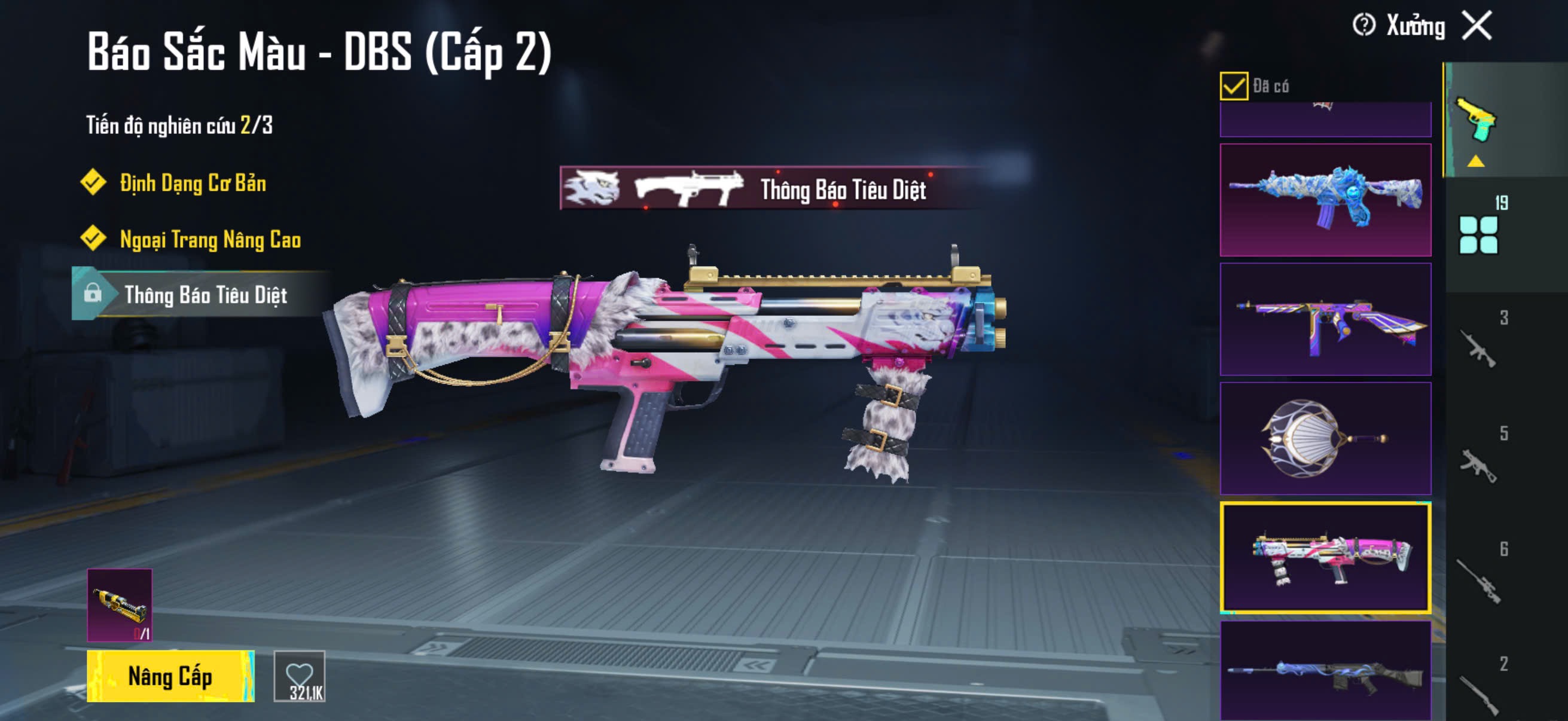
Task: Choose the purple Thompson gun skin thumbnail
Action: tap(1325, 319)
